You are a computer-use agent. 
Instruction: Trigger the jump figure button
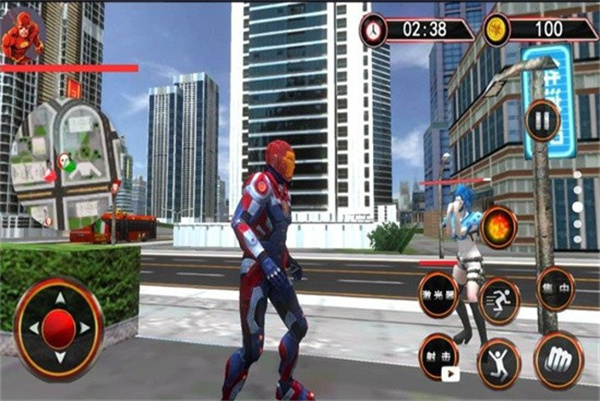point(498,361)
